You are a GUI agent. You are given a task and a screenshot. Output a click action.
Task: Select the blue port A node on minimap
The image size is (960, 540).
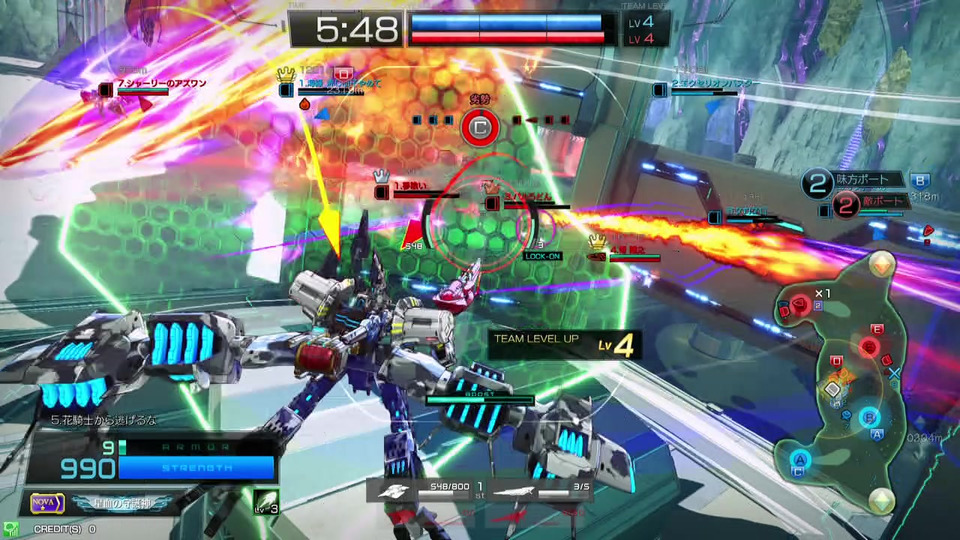point(799,459)
